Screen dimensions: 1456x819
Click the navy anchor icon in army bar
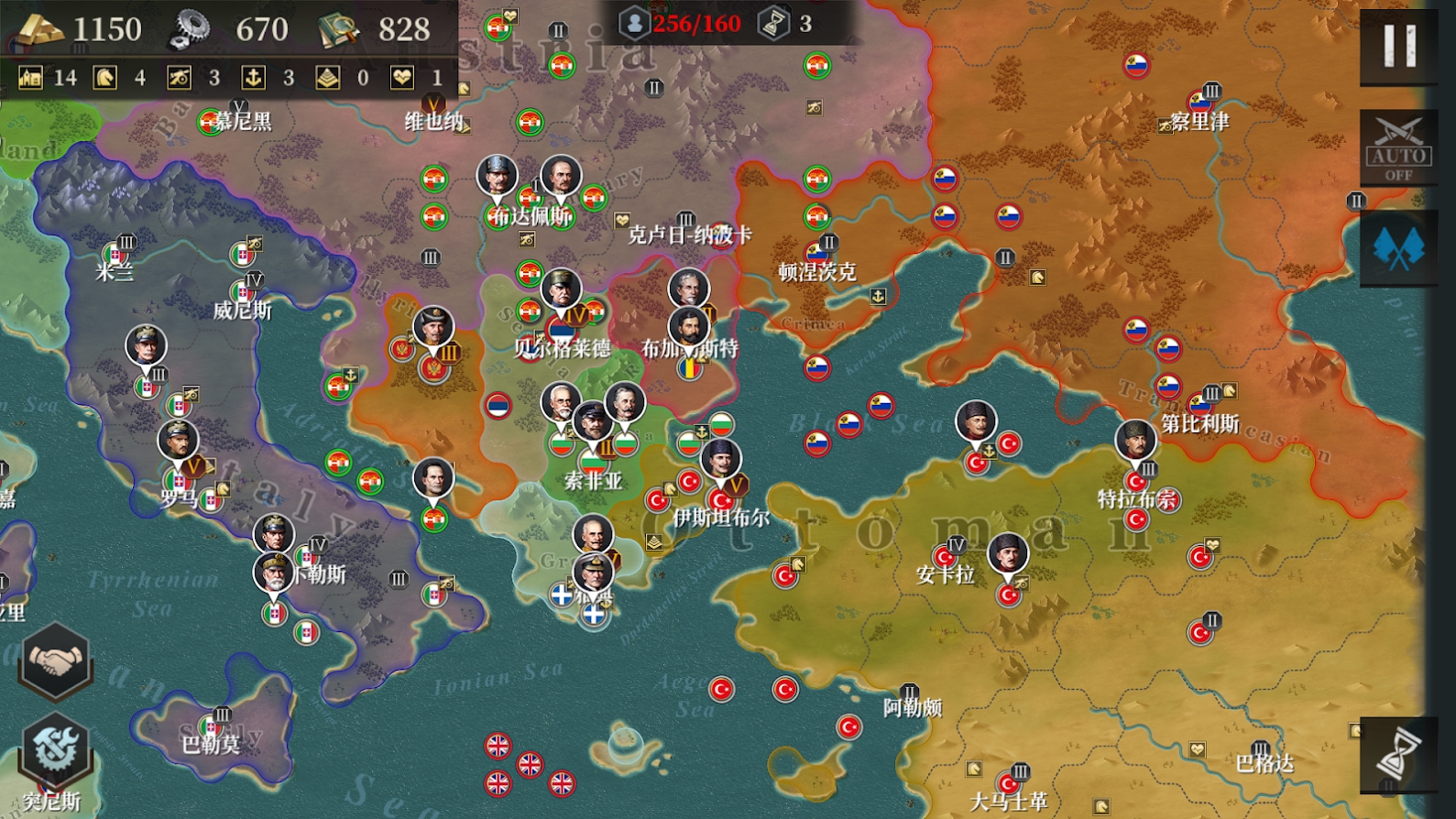(254, 78)
